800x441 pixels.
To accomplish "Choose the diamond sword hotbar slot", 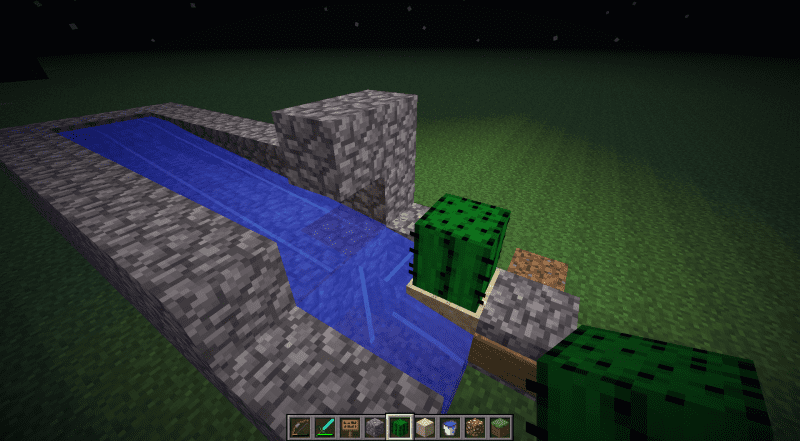I will (x=325, y=427).
